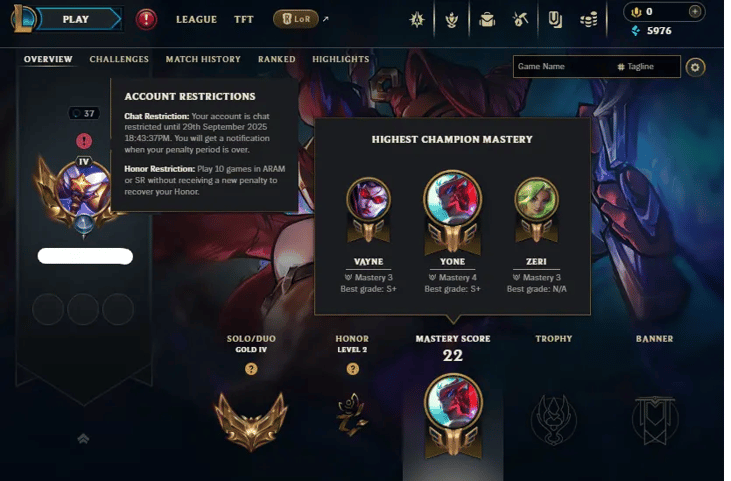
Task: Show the Highlights tab
Action: click(x=340, y=59)
